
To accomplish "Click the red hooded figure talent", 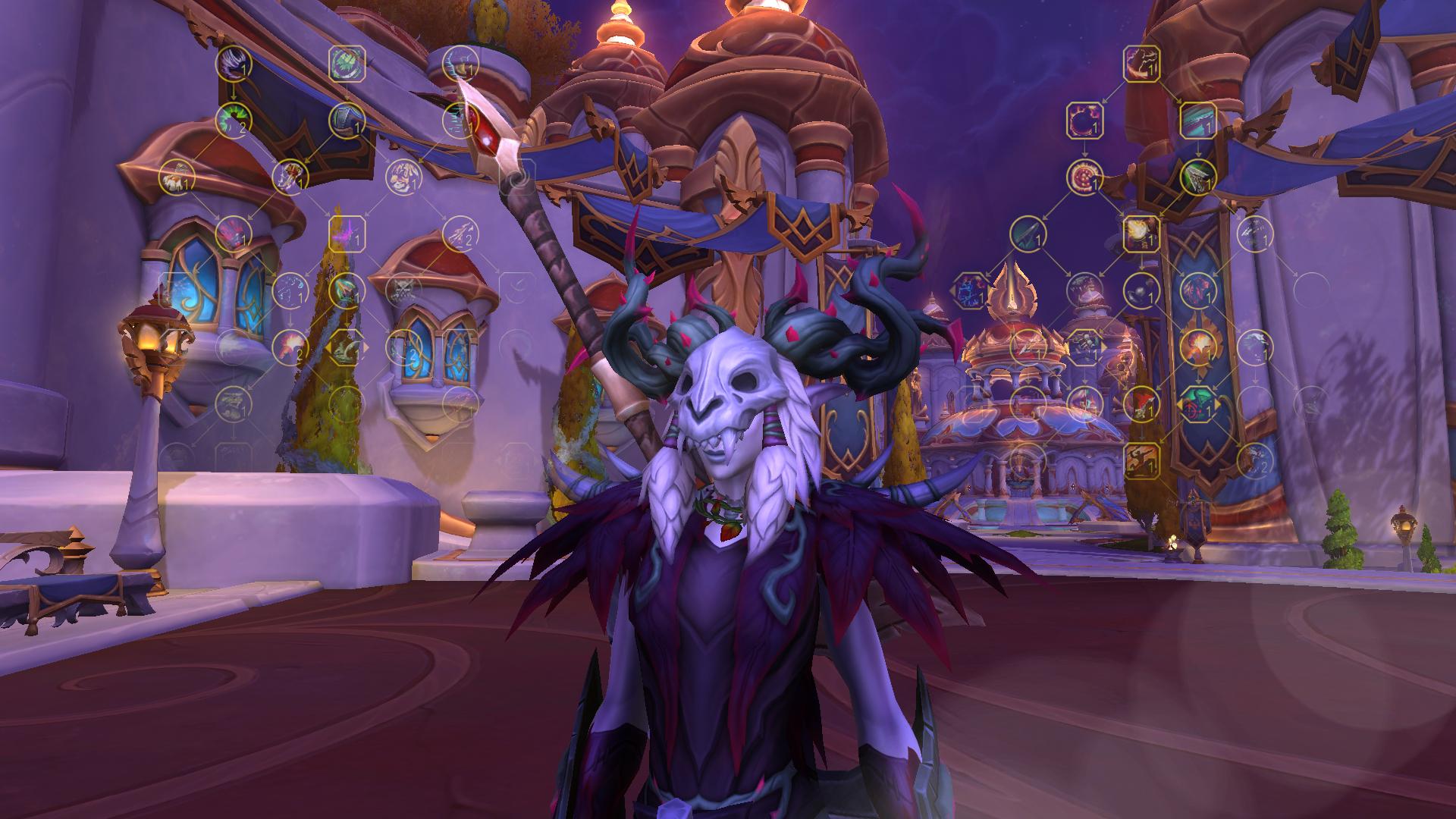I will (1140, 403).
